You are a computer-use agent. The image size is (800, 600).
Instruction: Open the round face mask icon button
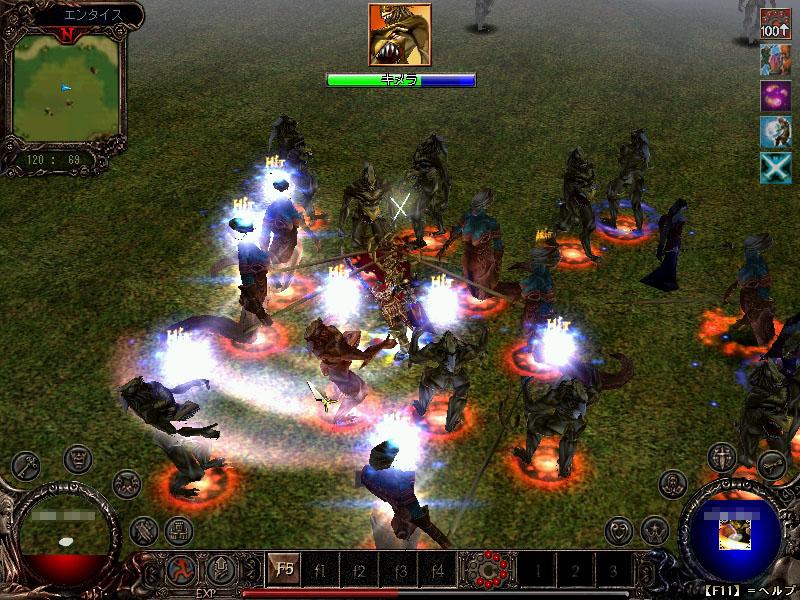[78, 459]
